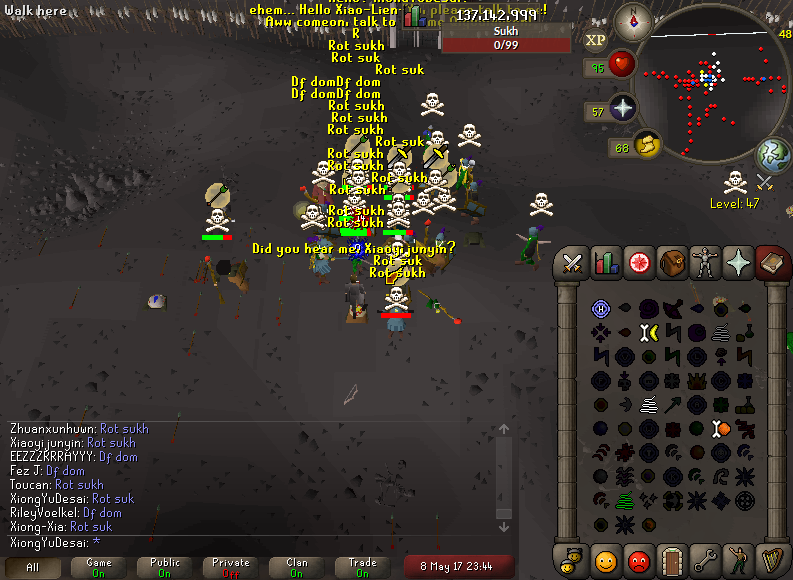
Task: Open the Options wrench tab
Action: pyautogui.click(x=705, y=561)
